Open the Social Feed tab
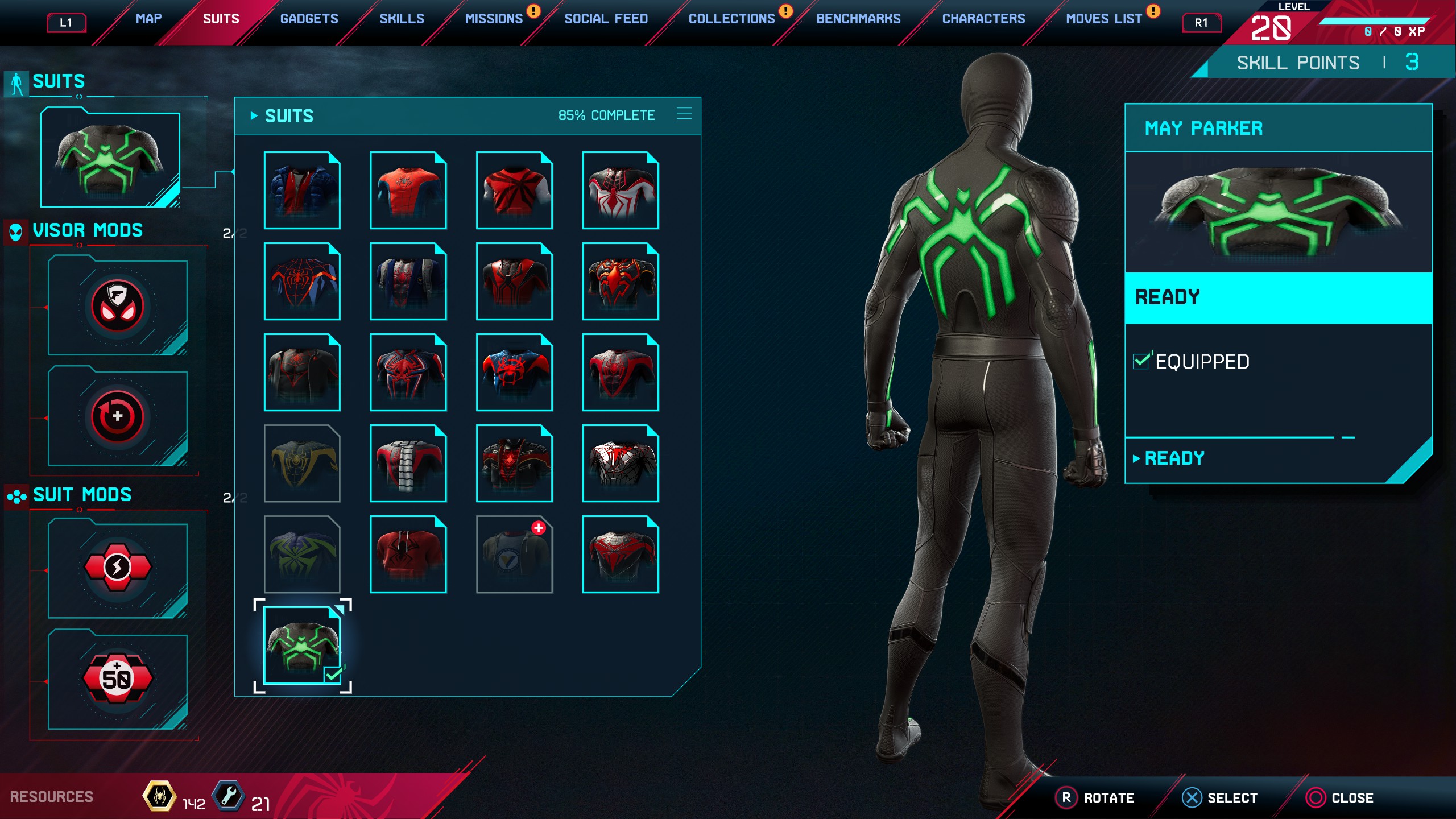 (x=606, y=19)
